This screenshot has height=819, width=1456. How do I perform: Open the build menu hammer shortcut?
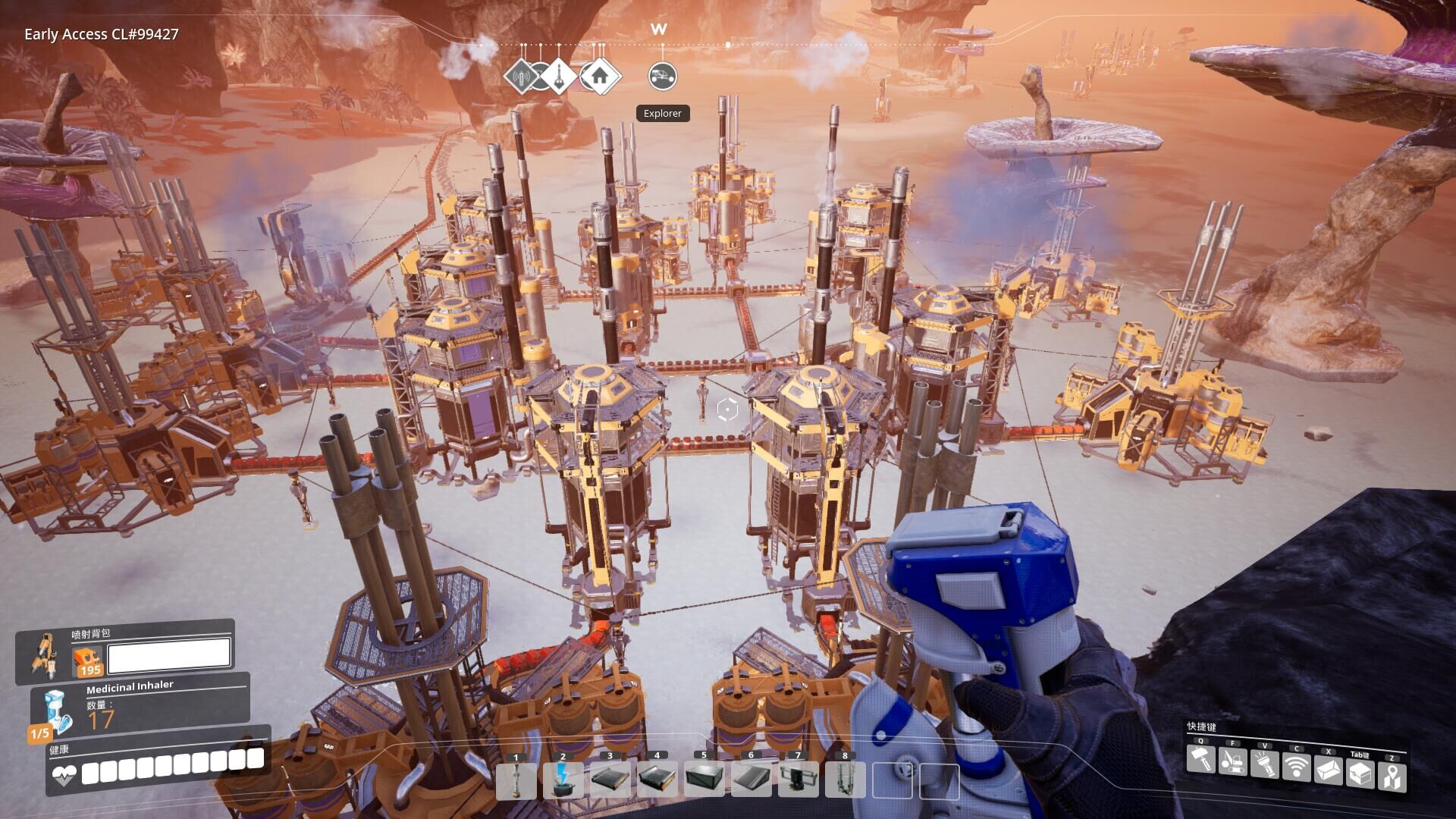[x=1200, y=760]
